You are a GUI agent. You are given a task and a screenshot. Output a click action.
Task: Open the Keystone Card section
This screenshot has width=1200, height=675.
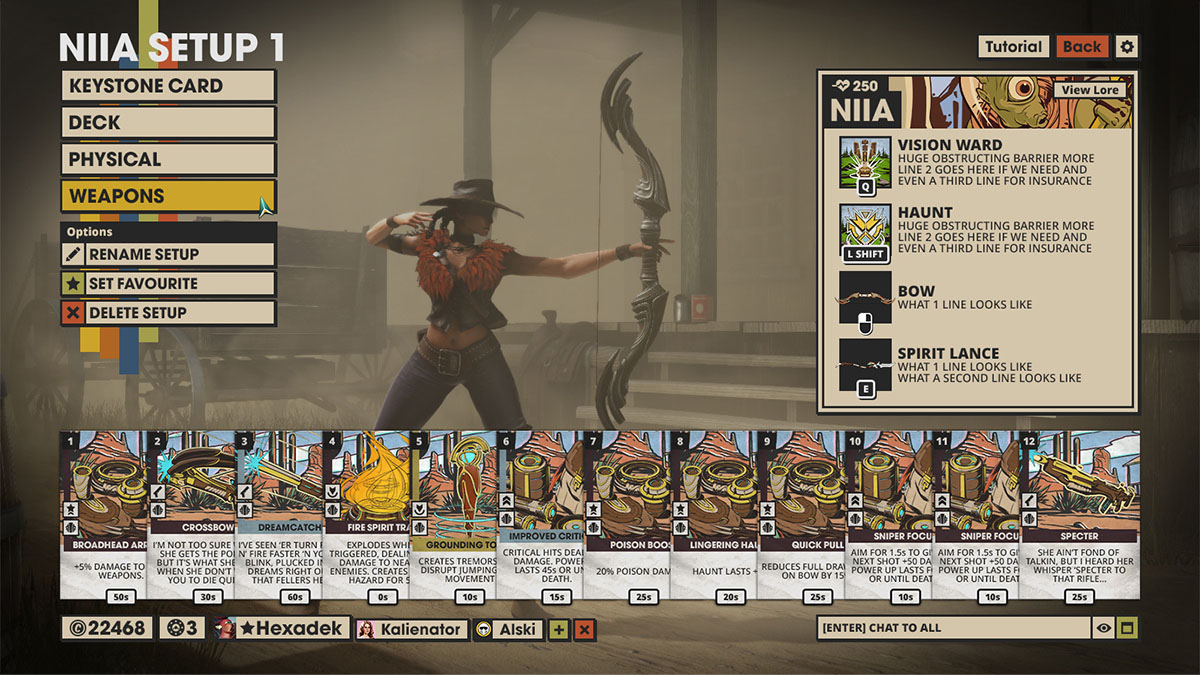(x=168, y=86)
